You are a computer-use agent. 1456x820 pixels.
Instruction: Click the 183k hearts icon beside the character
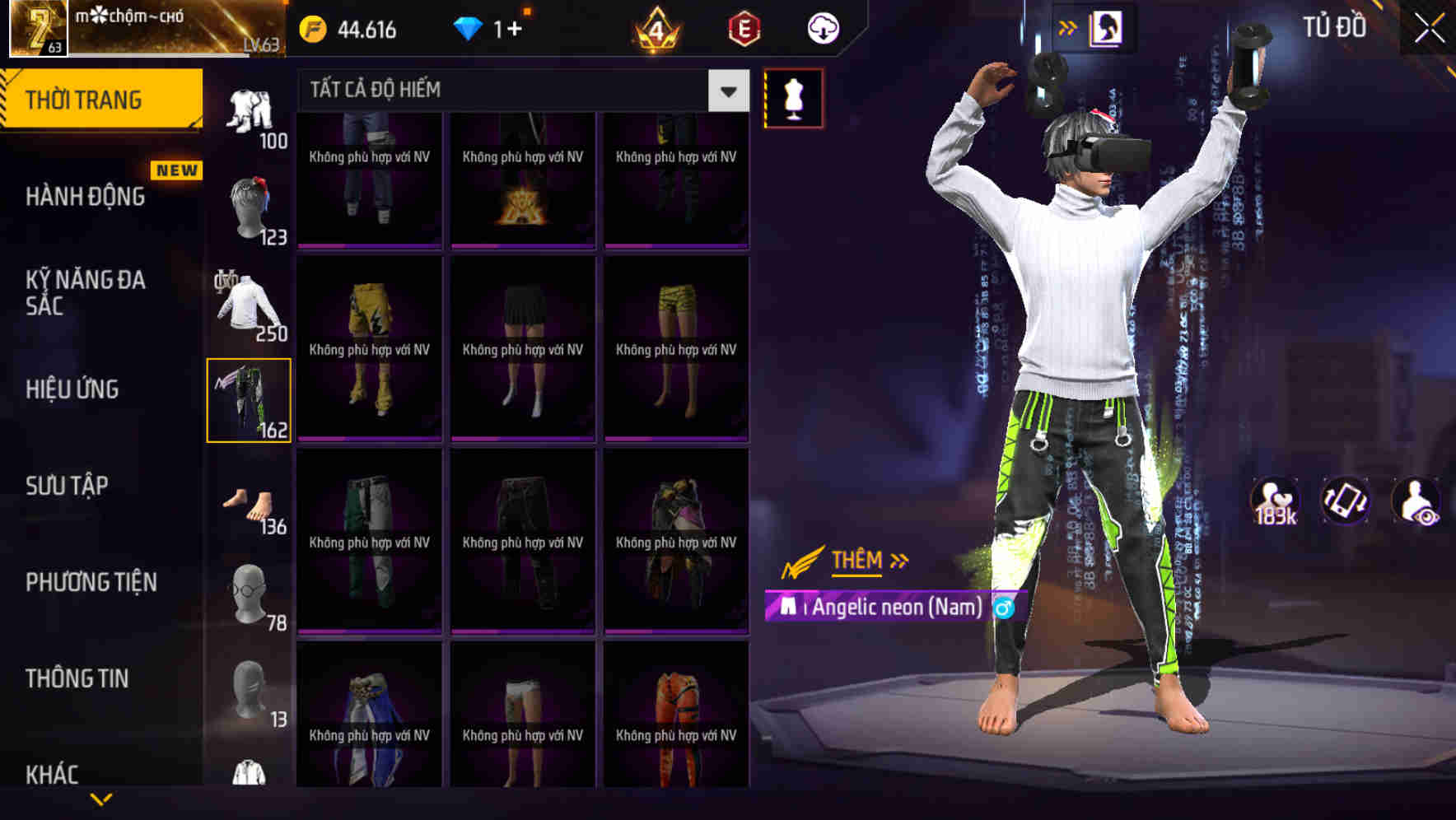click(1275, 500)
